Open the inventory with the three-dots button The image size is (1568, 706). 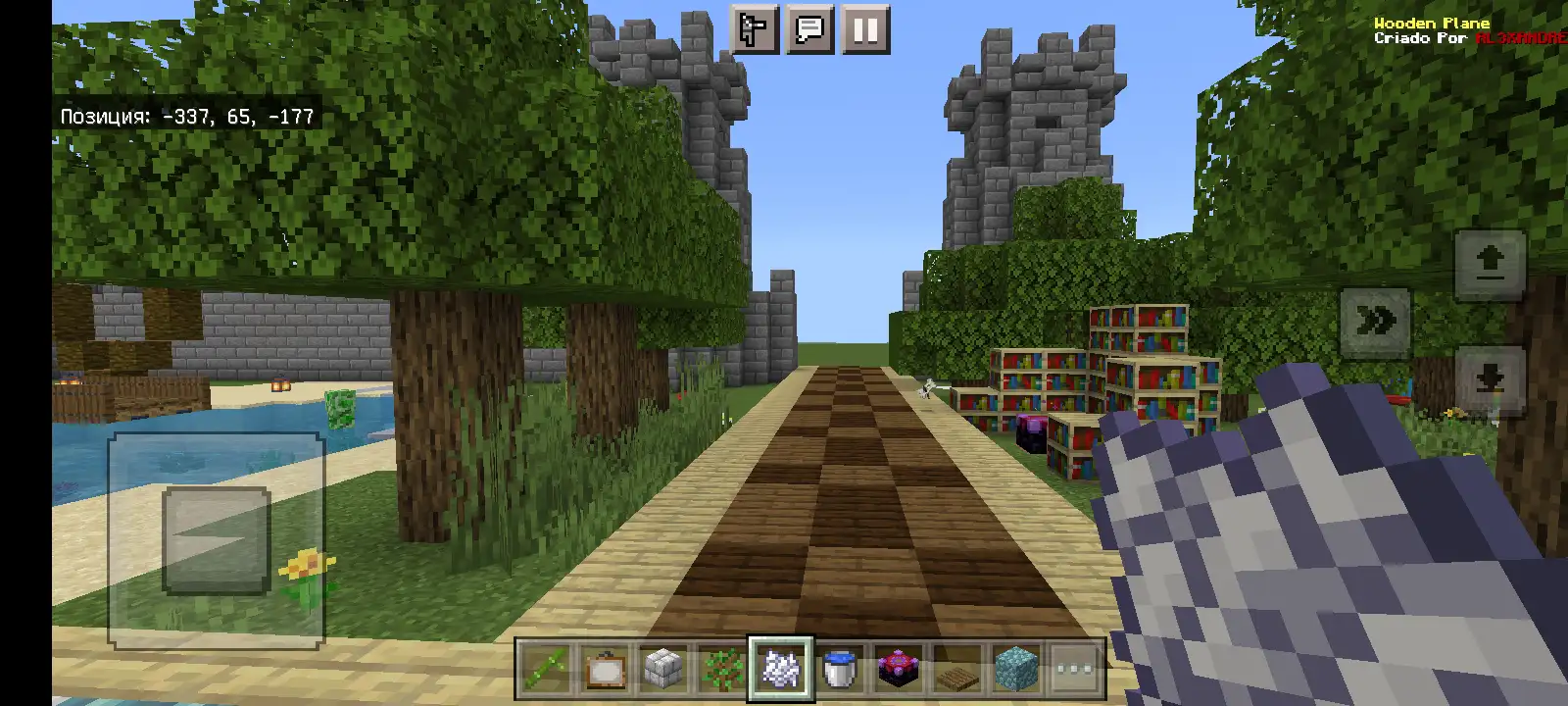click(1075, 670)
